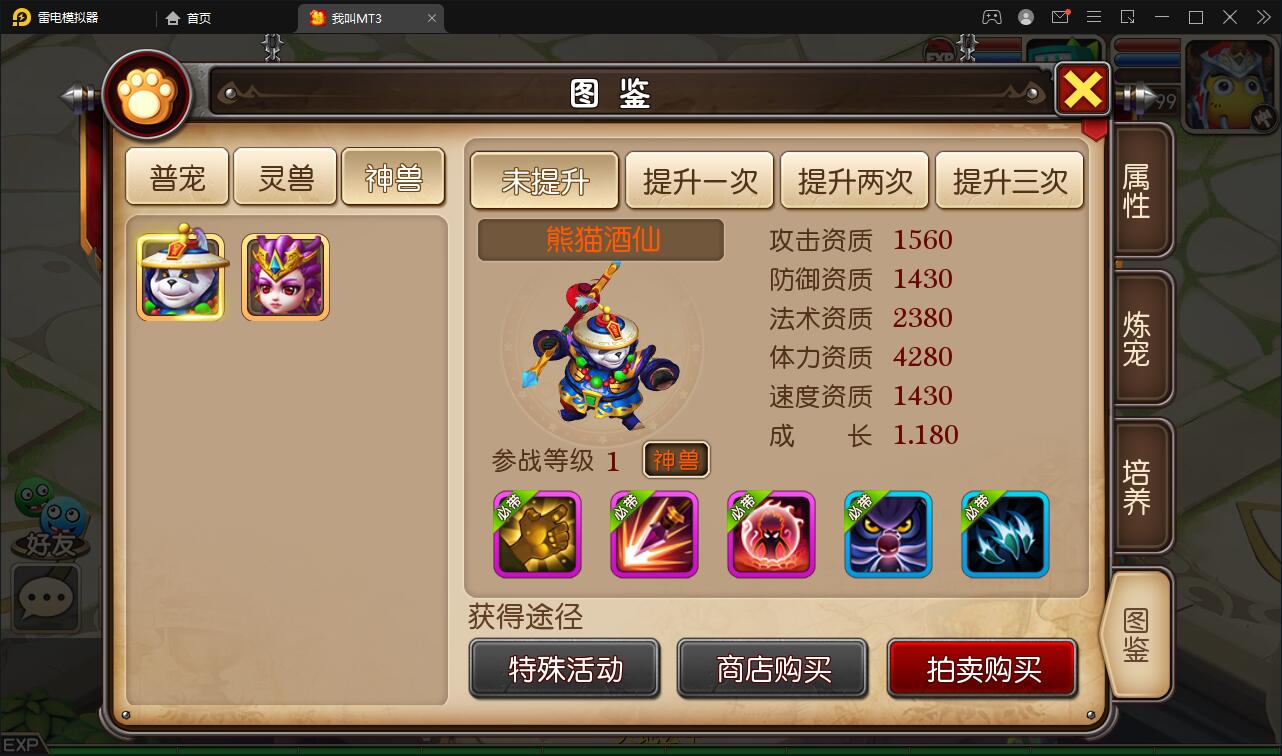This screenshot has width=1282, height=756.
Task: Select the female spirit pet thumbnail
Action: 285,275
